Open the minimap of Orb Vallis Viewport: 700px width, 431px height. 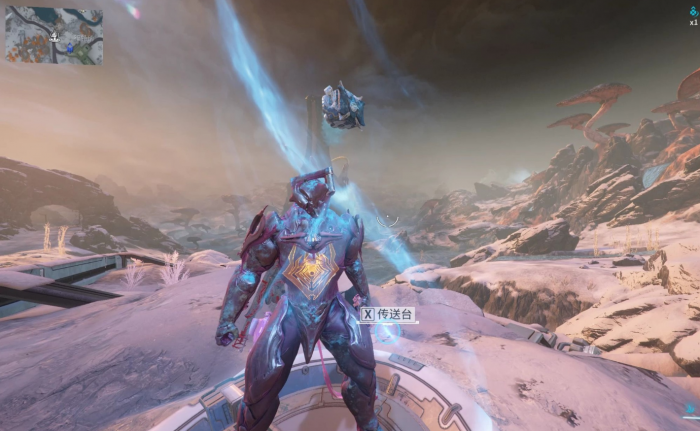pos(53,36)
